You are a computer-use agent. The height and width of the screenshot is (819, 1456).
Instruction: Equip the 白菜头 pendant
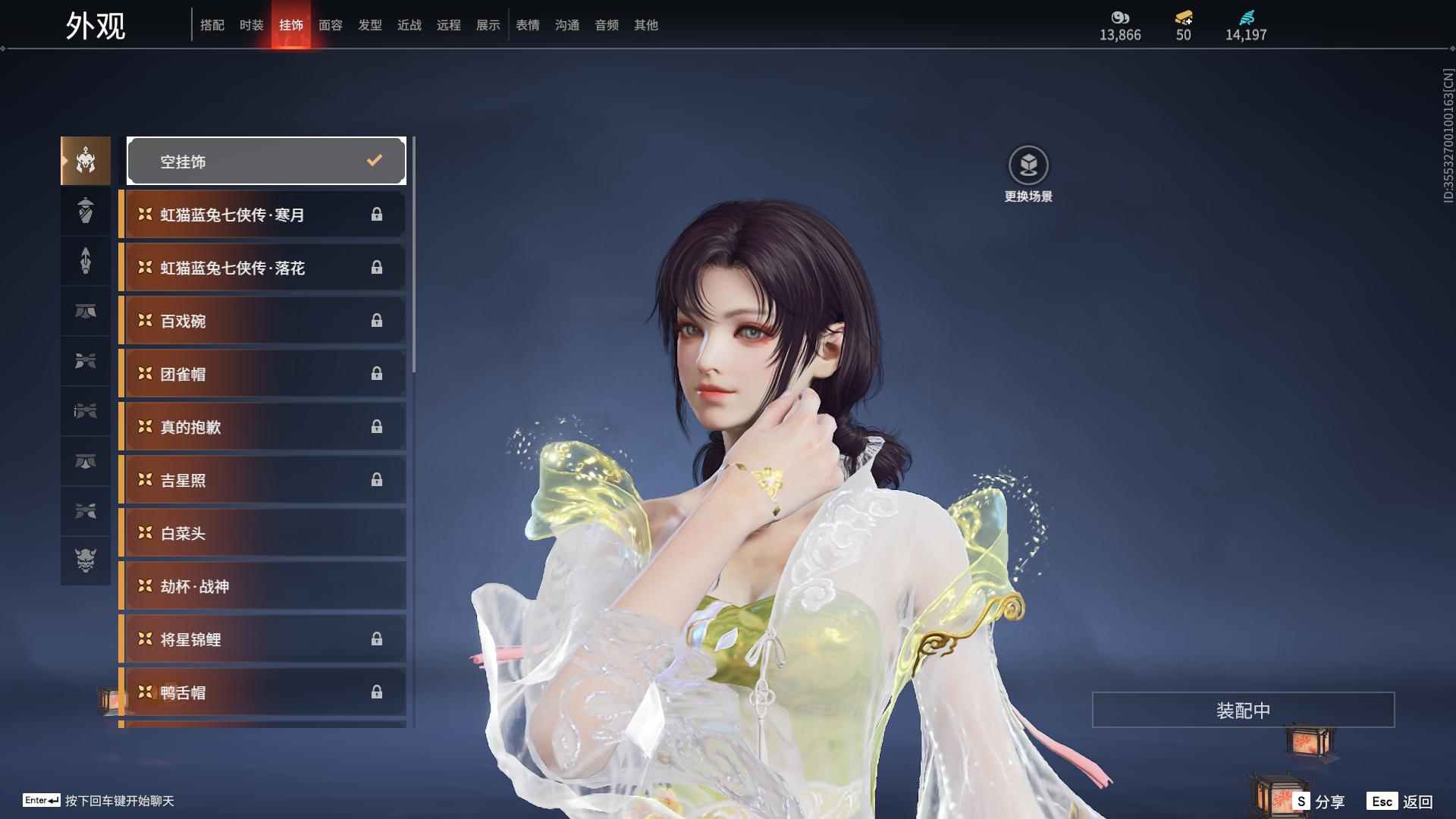(262, 532)
